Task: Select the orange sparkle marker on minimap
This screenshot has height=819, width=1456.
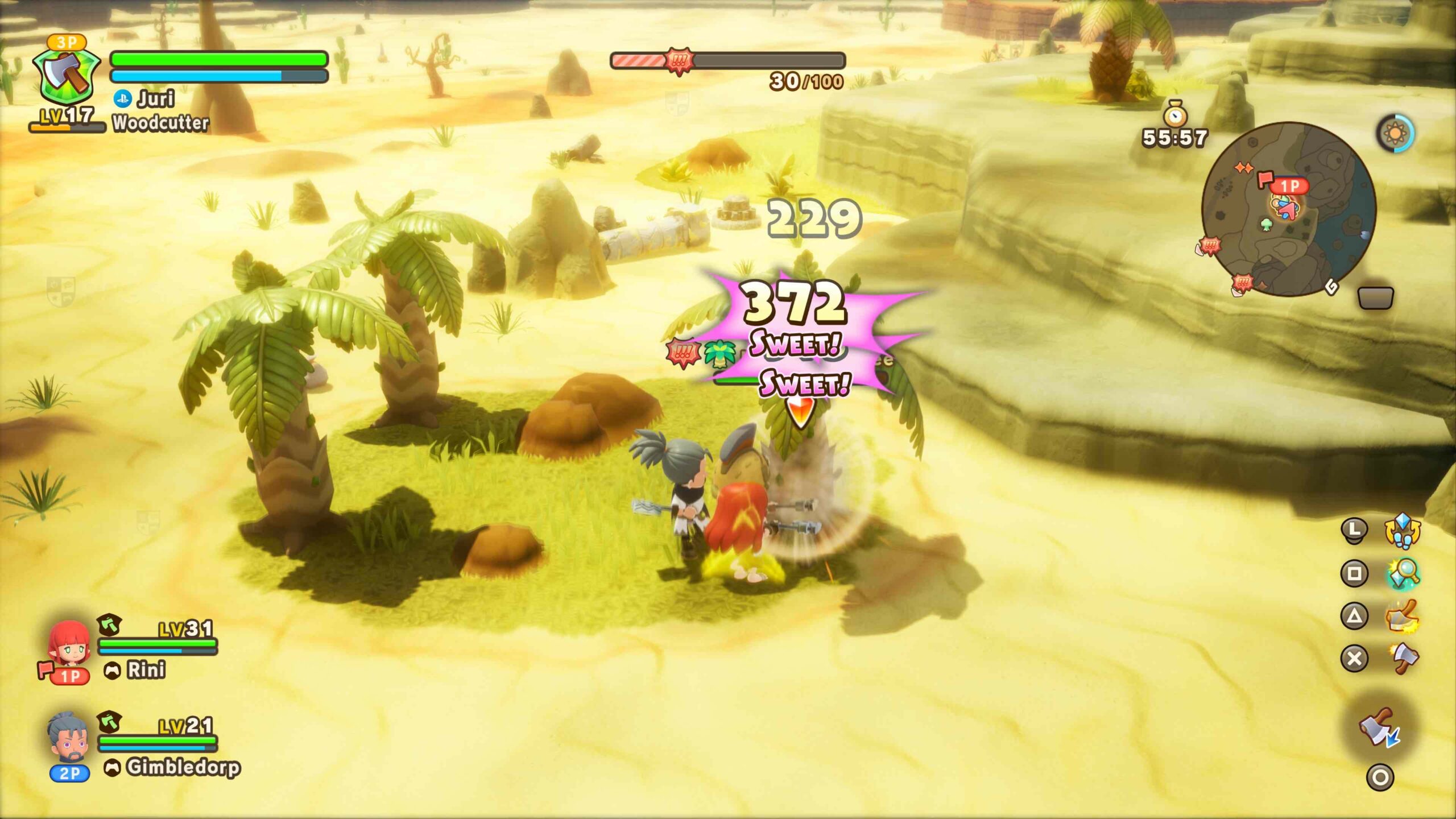Action: (1243, 168)
